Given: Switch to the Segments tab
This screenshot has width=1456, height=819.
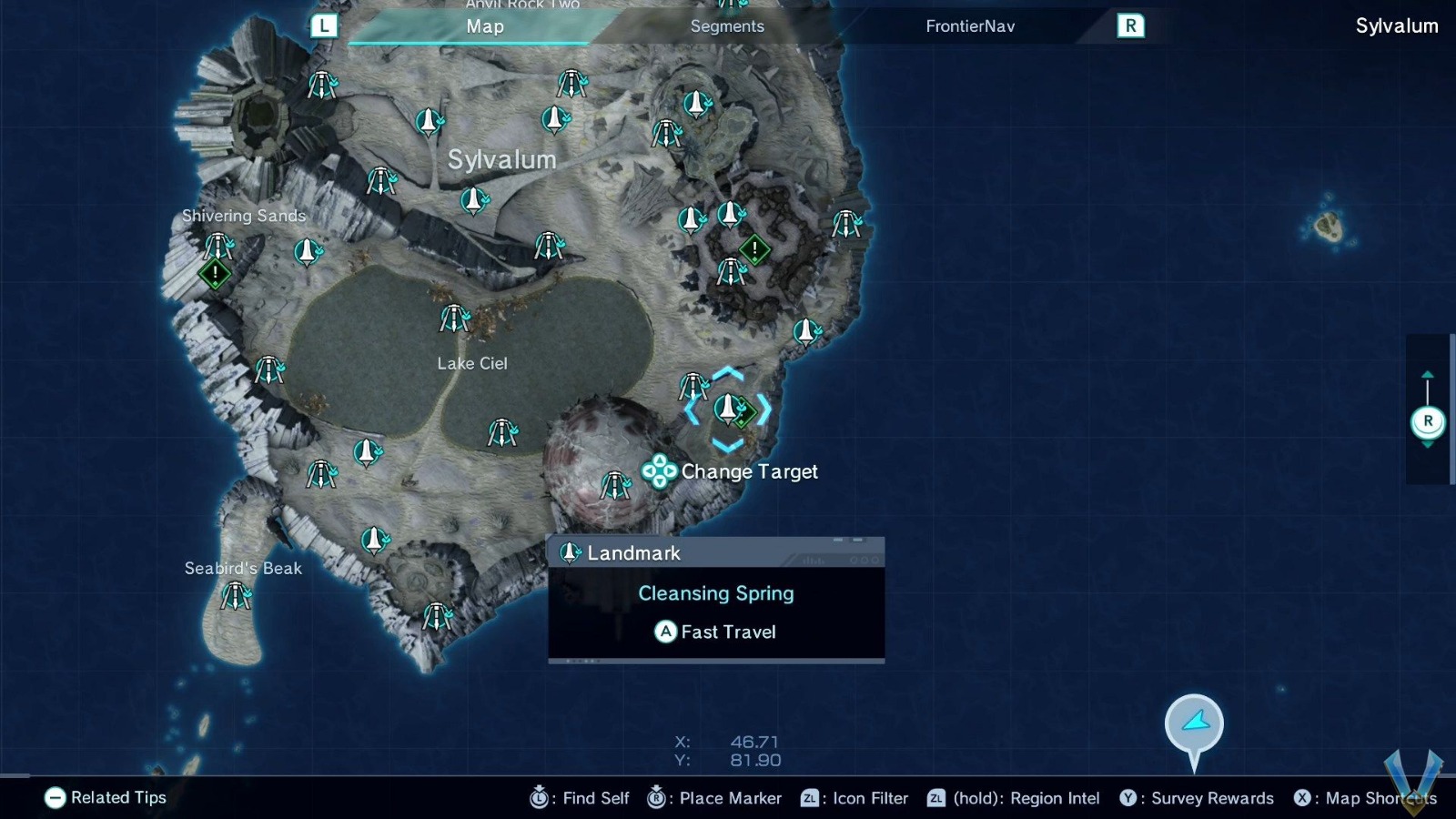Looking at the screenshot, I should coord(727,26).
